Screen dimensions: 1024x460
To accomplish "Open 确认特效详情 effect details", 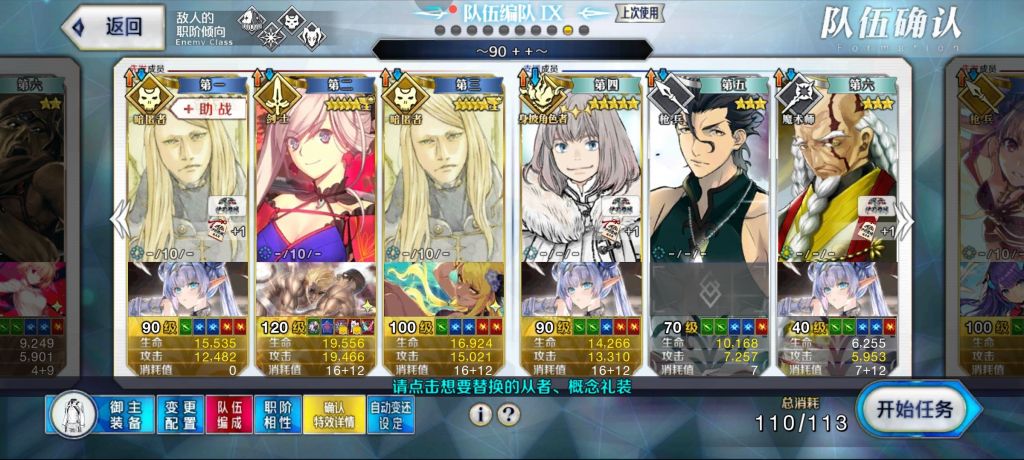I will [338, 414].
